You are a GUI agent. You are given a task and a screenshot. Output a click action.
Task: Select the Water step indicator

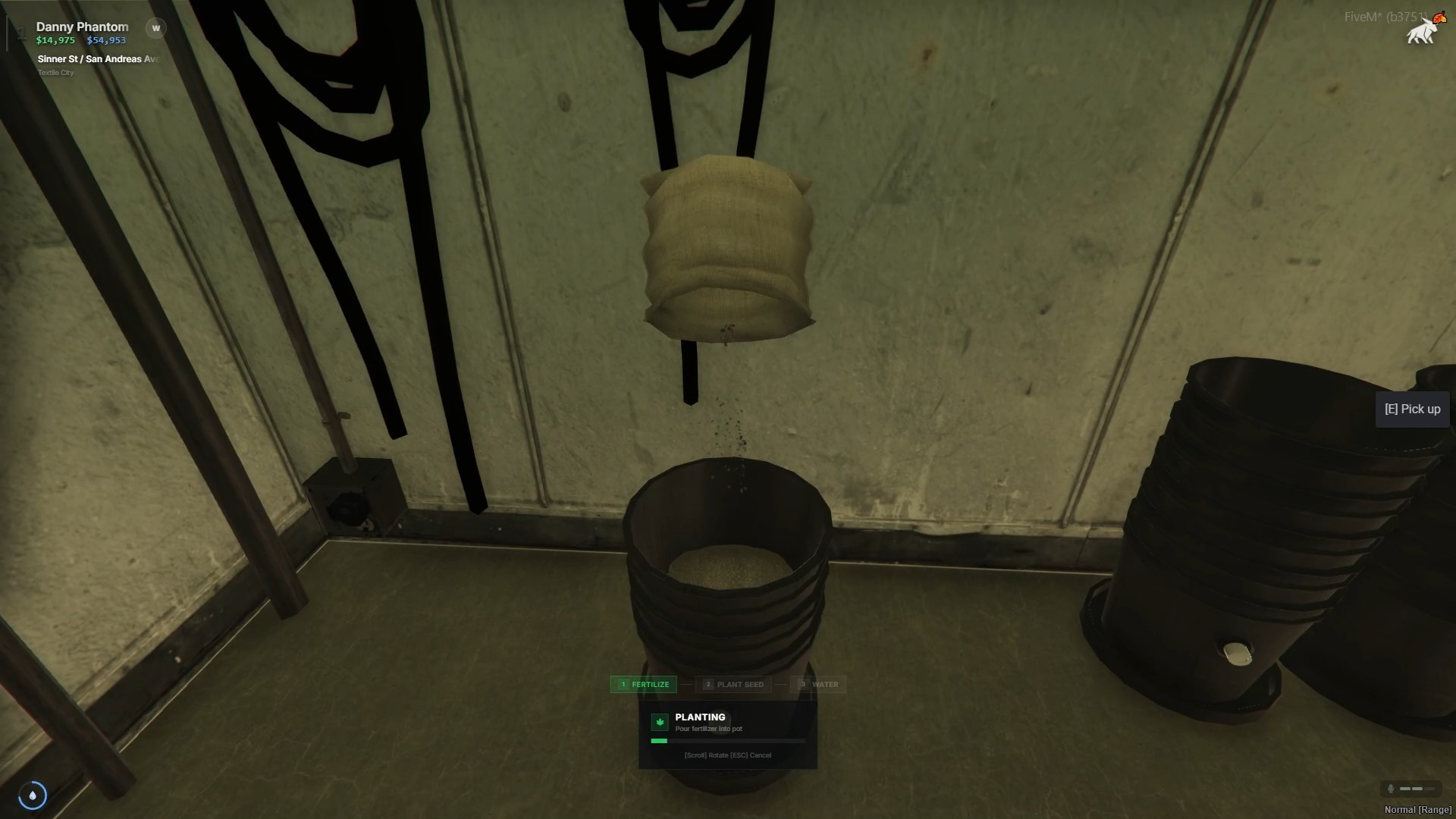tap(818, 684)
